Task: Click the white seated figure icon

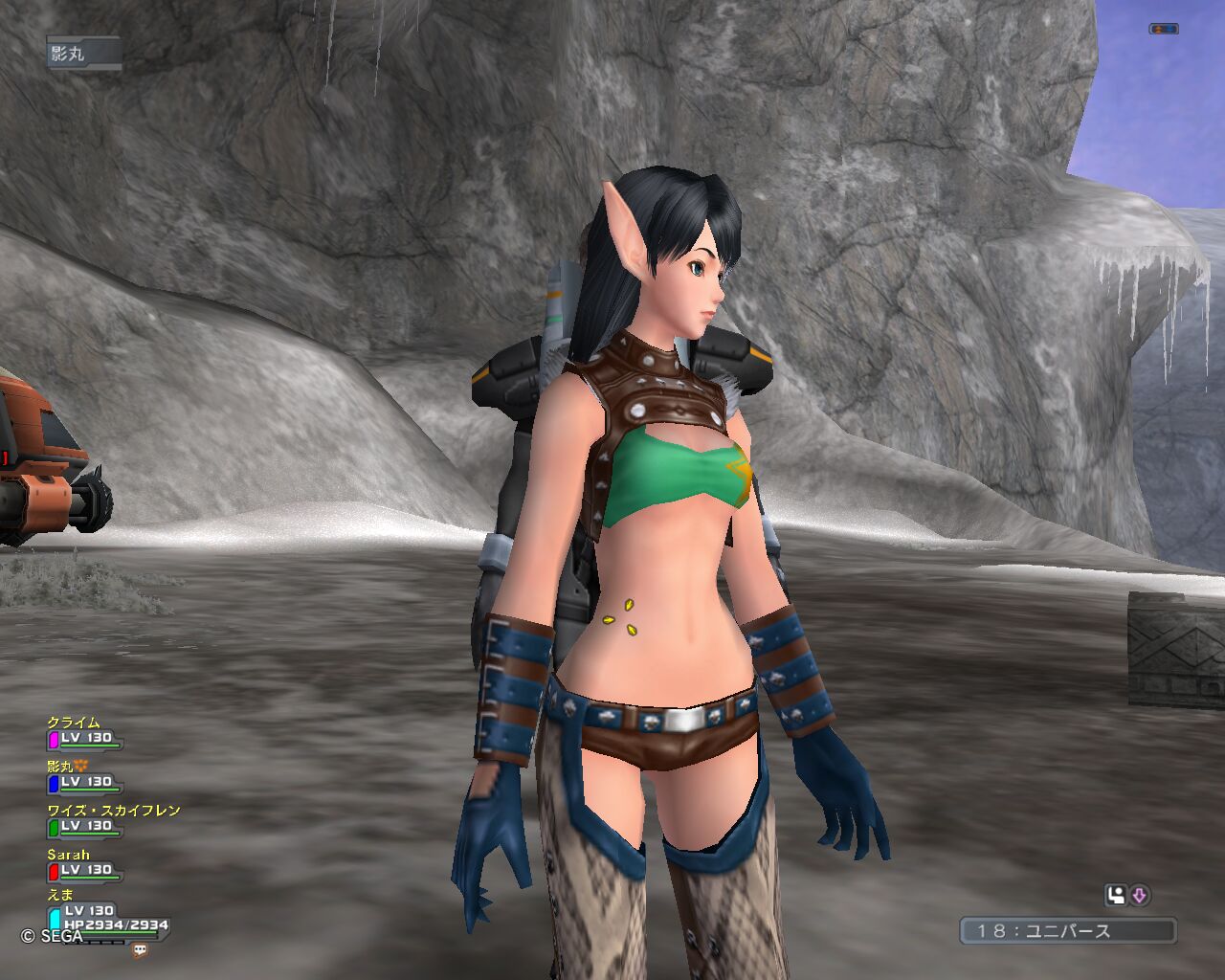Action: tap(1116, 896)
